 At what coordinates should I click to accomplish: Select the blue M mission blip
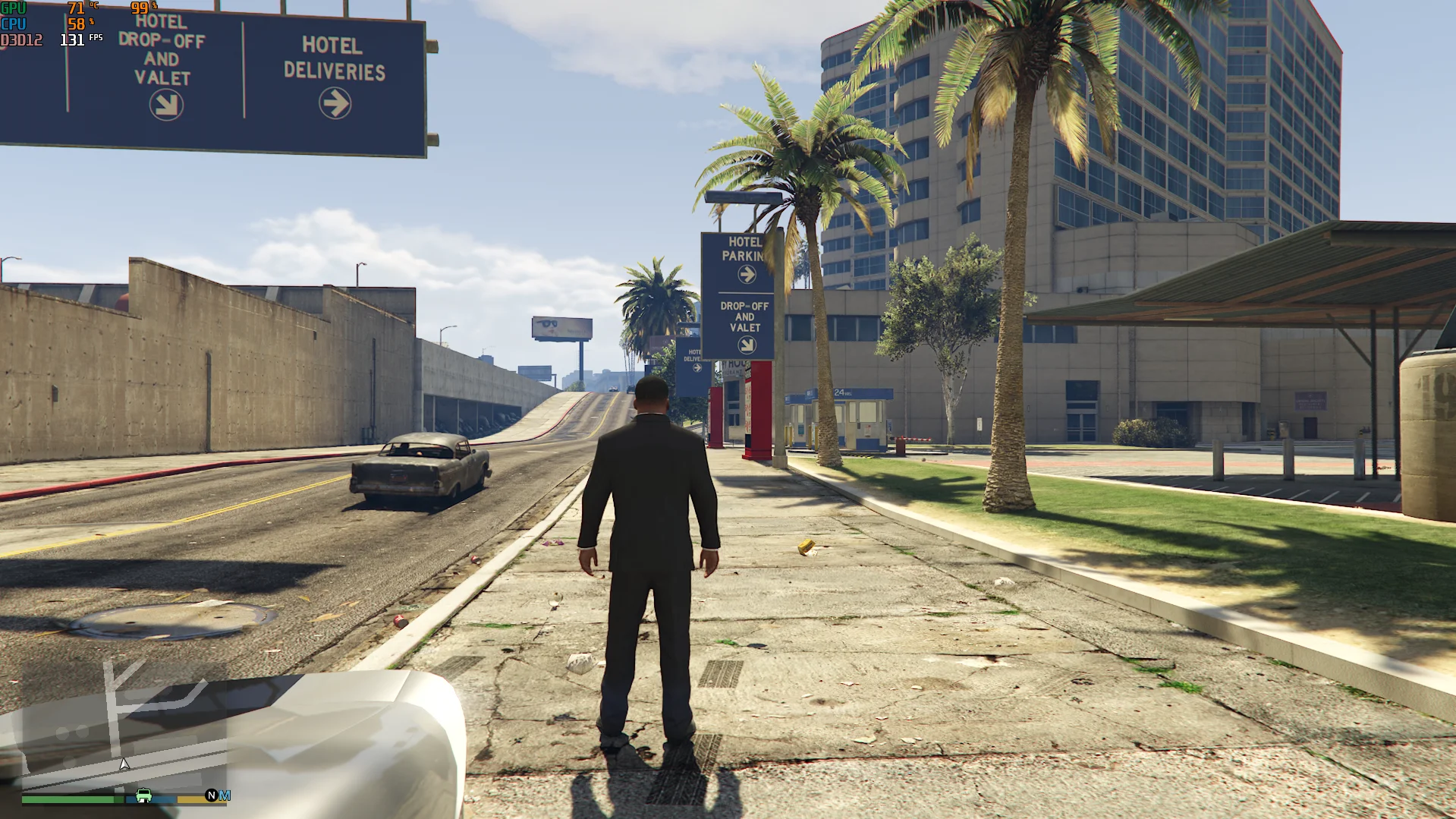pyautogui.click(x=225, y=795)
